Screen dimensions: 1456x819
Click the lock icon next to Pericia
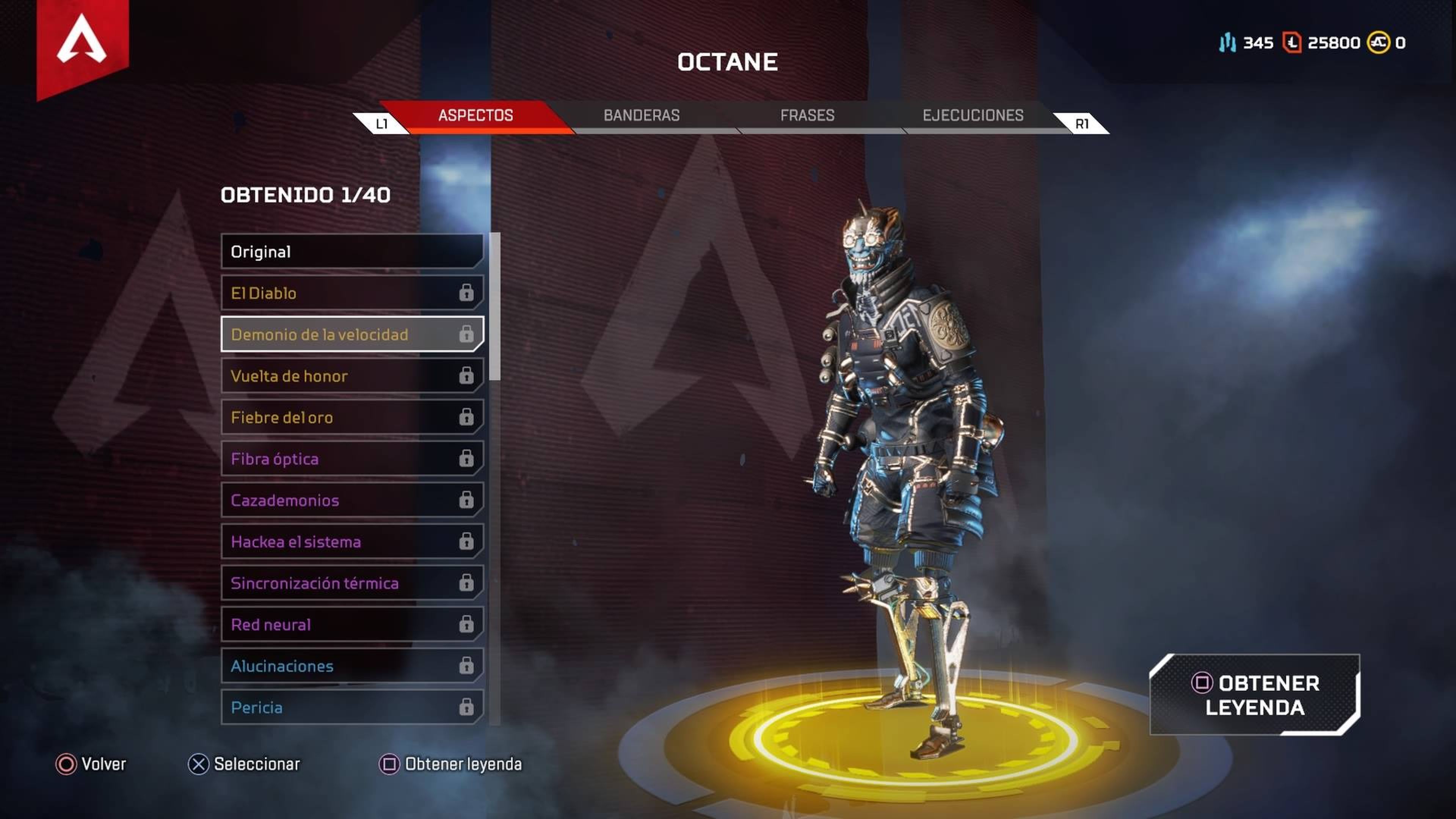[x=466, y=707]
